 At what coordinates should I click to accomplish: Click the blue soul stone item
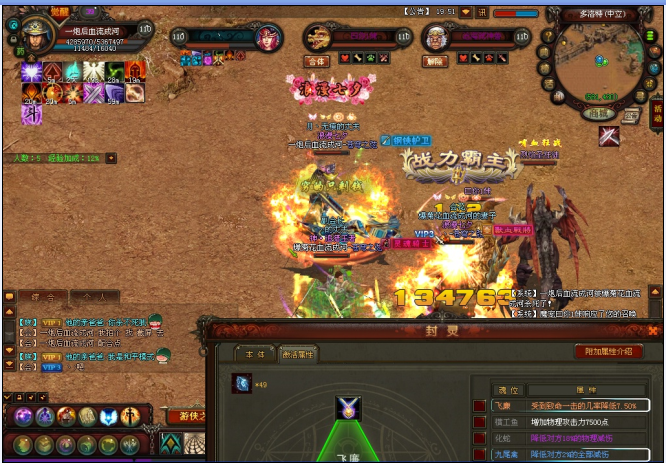(241, 384)
